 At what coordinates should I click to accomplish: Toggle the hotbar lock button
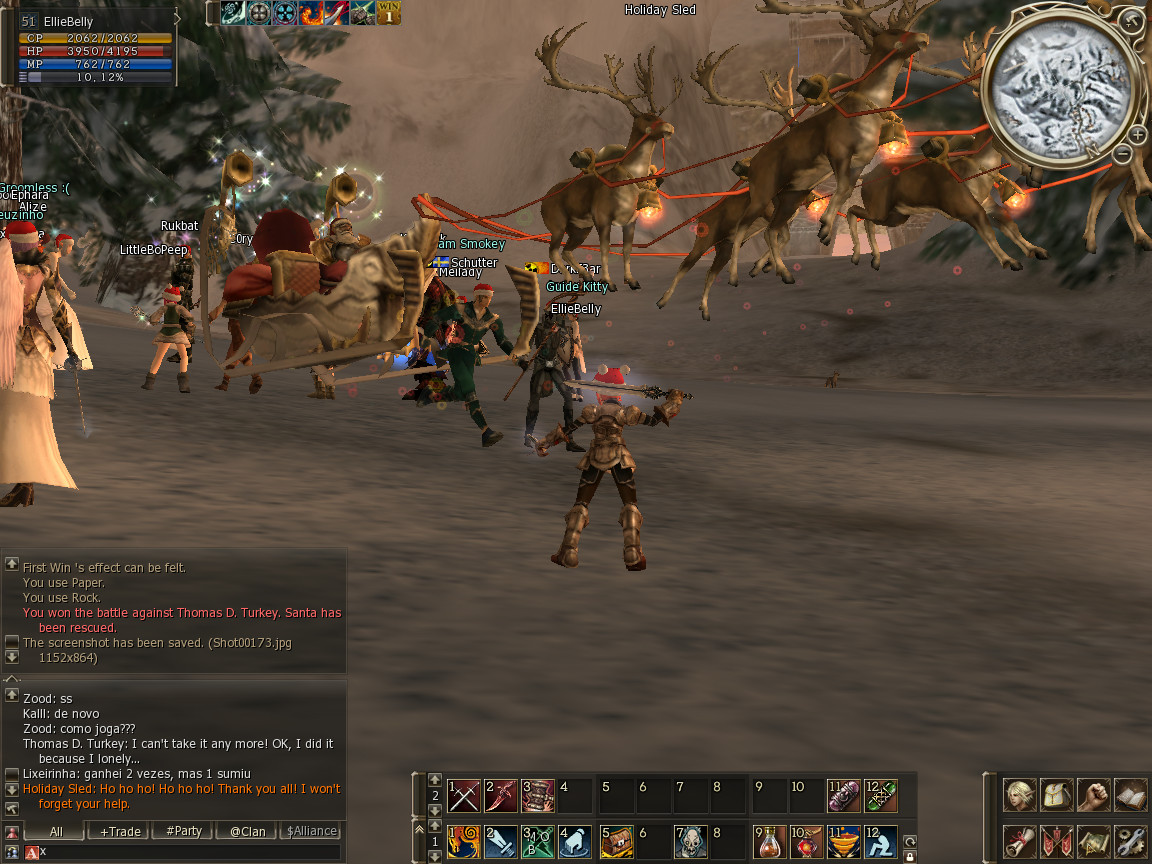pyautogui.click(x=910, y=856)
